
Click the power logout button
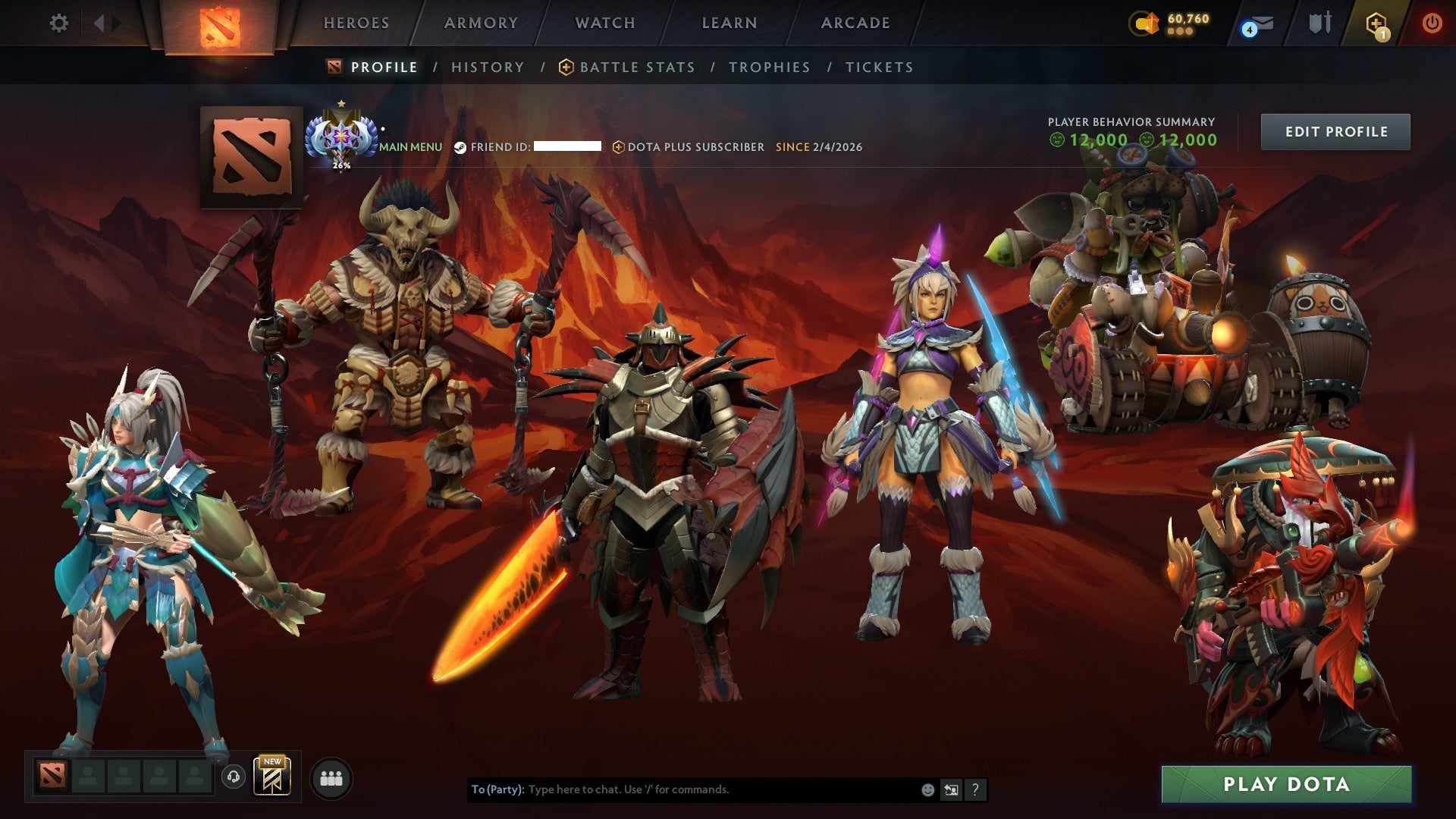pos(1432,23)
